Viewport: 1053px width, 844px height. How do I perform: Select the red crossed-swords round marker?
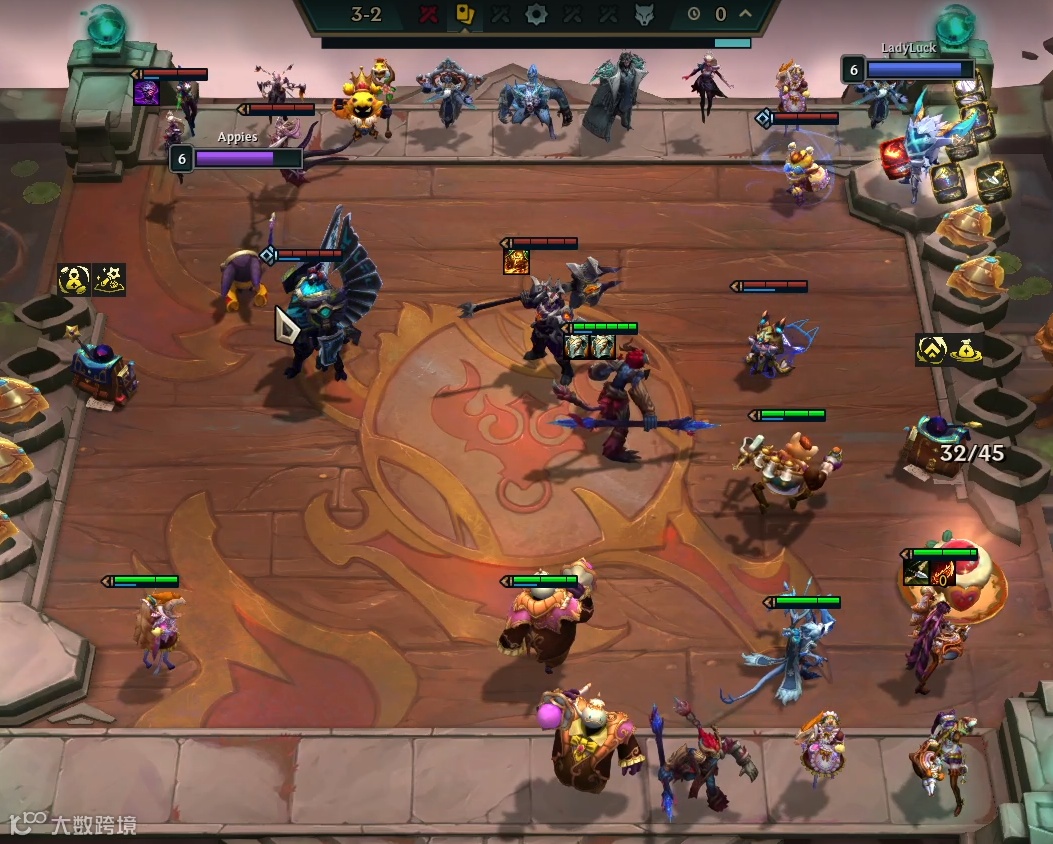click(429, 15)
